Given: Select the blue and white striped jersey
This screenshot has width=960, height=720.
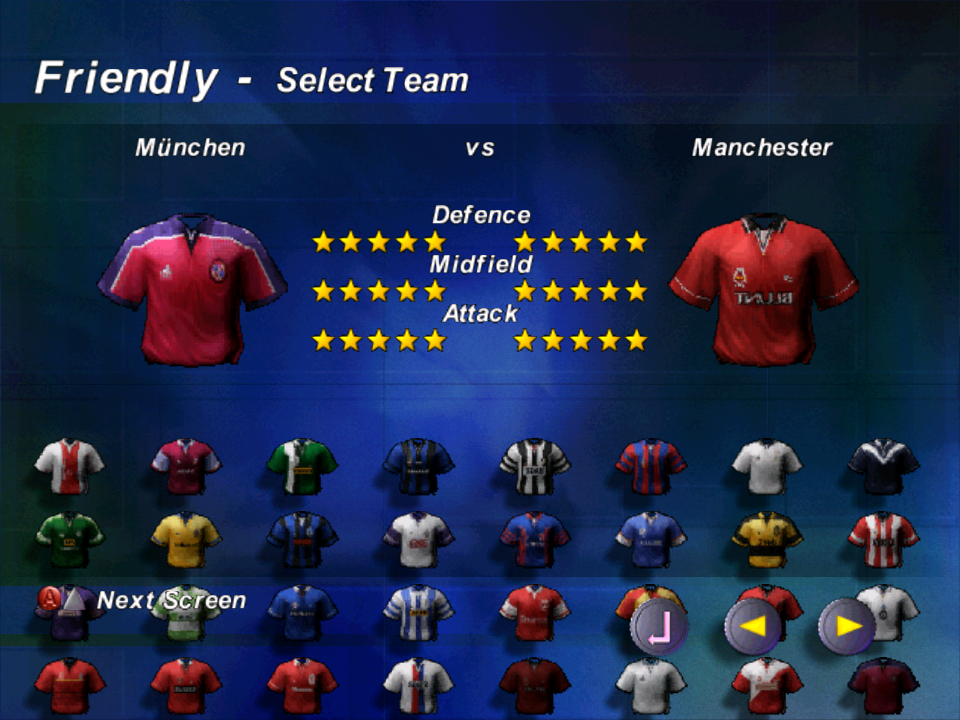Looking at the screenshot, I should (418, 612).
